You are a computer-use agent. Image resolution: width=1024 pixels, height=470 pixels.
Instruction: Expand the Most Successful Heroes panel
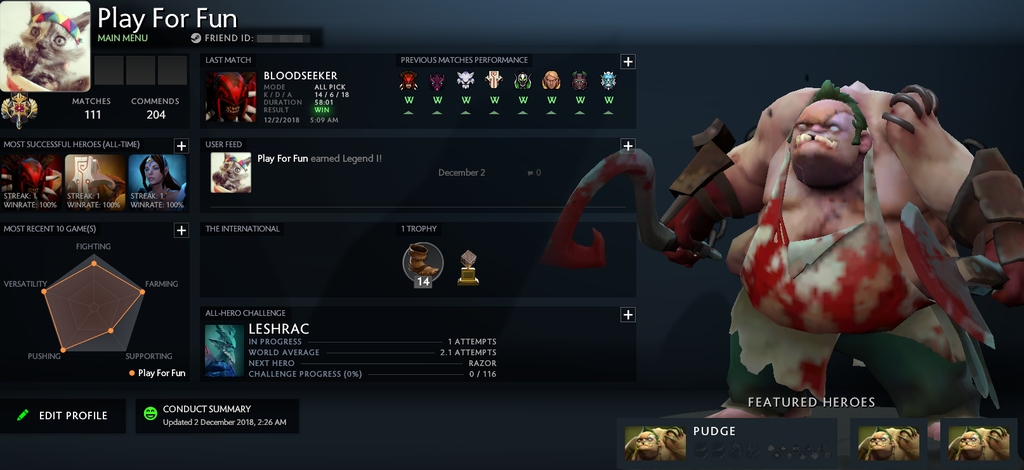[x=181, y=146]
